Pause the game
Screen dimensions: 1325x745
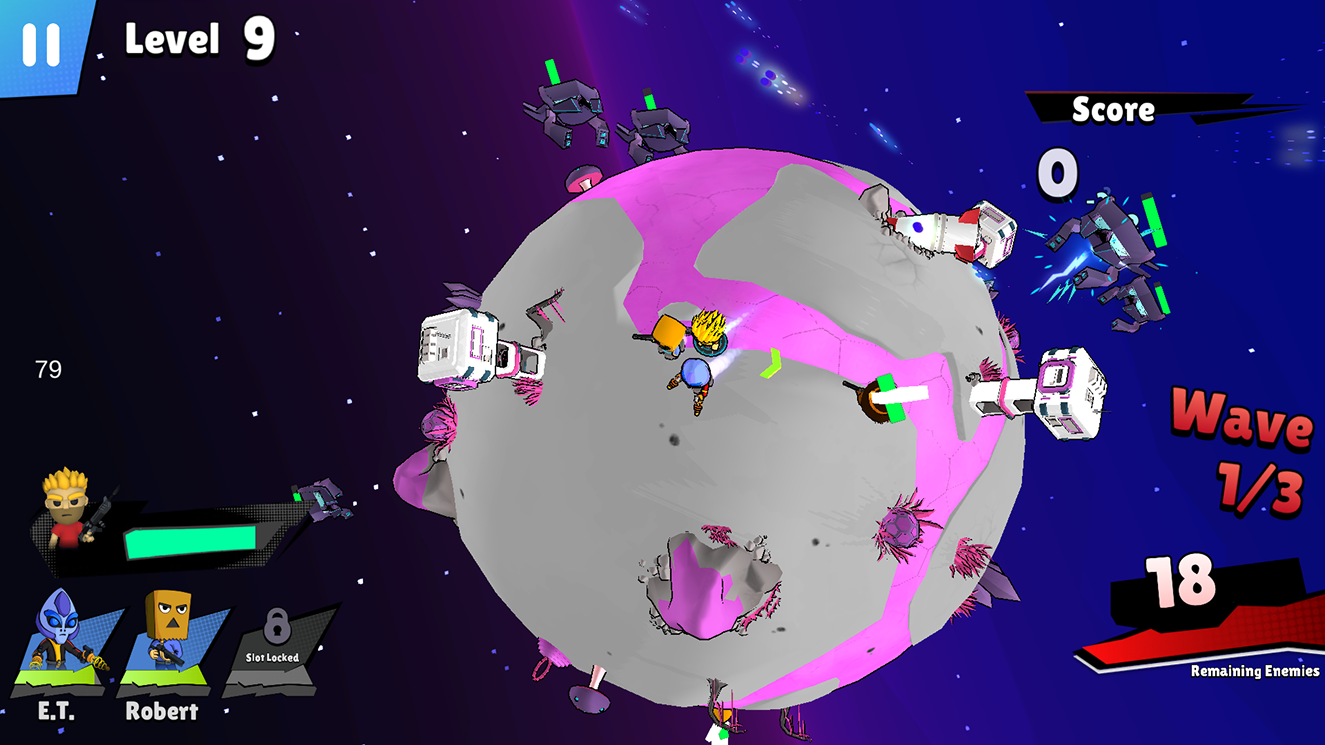click(41, 44)
